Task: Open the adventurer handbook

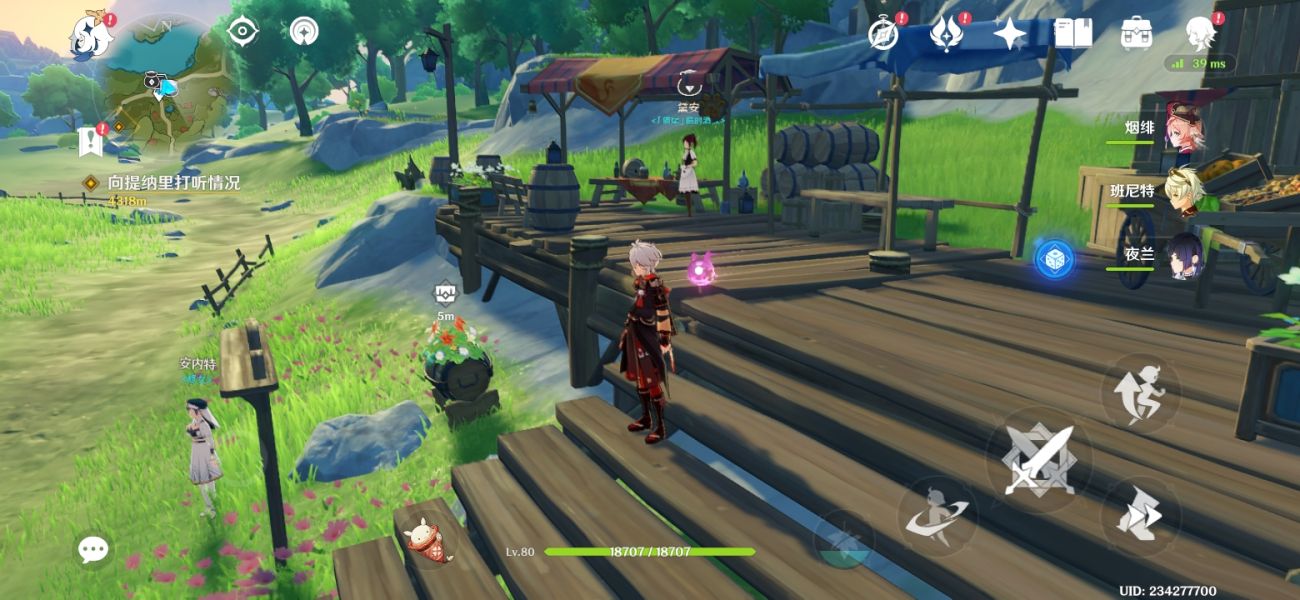Action: coord(1073,34)
